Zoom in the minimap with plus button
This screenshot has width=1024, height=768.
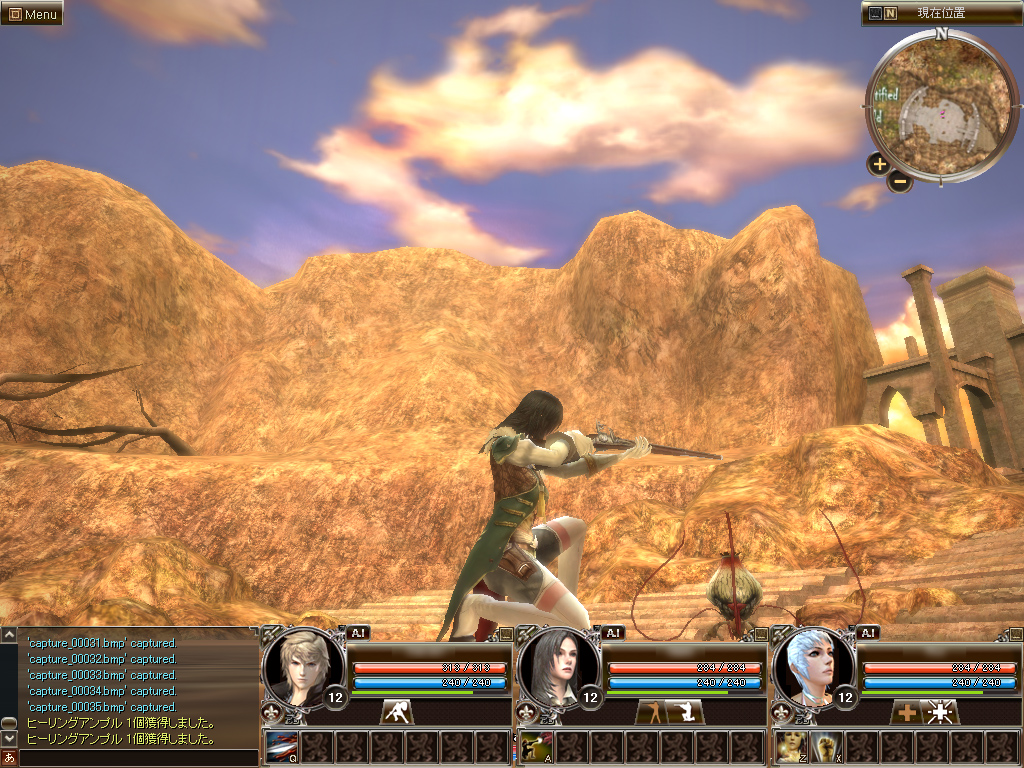coord(878,164)
